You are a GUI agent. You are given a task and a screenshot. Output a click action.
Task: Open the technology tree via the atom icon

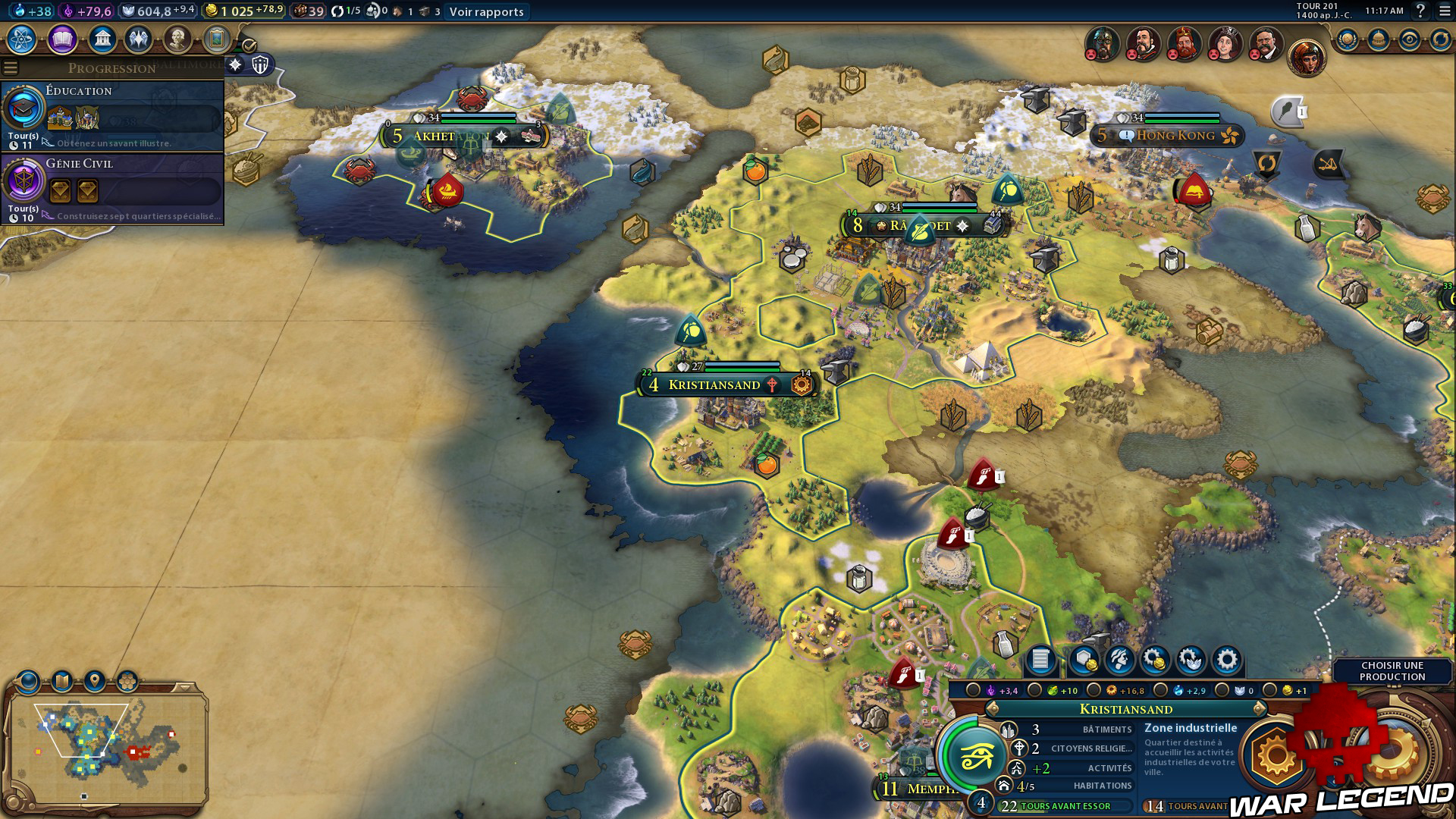[x=22, y=37]
